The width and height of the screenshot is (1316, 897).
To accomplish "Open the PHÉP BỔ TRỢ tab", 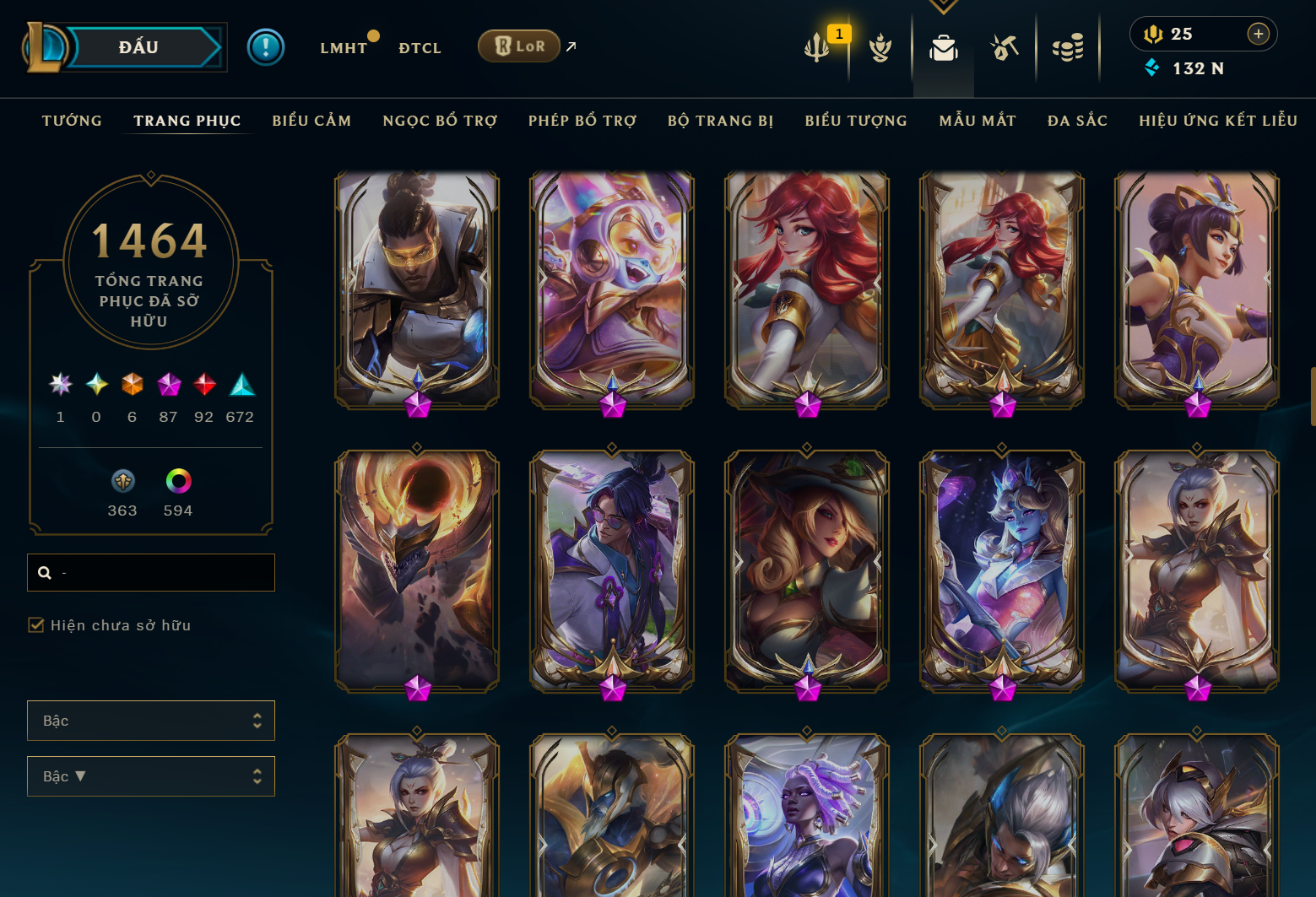I will 582,121.
